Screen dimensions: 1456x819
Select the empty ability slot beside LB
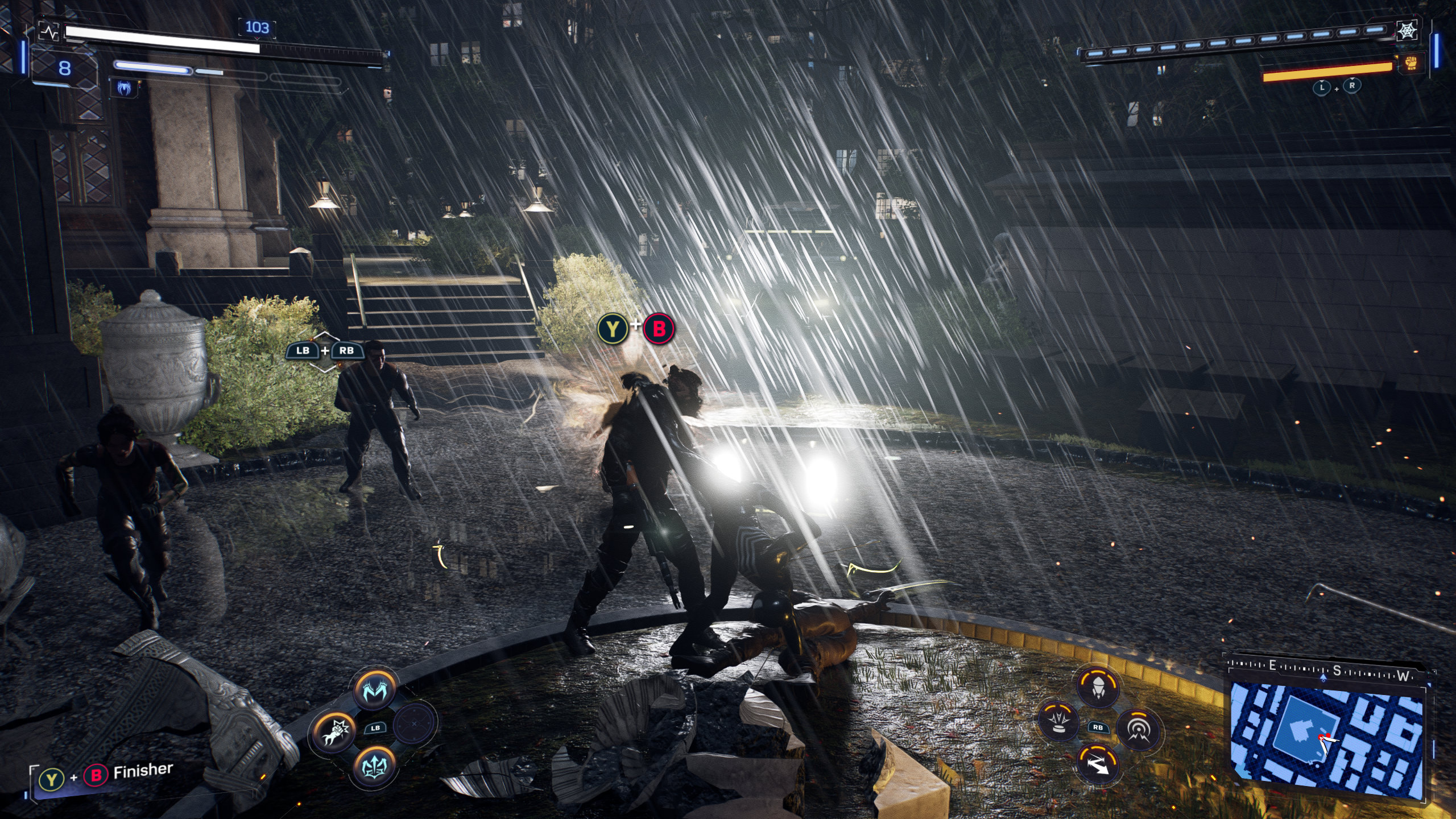click(415, 723)
